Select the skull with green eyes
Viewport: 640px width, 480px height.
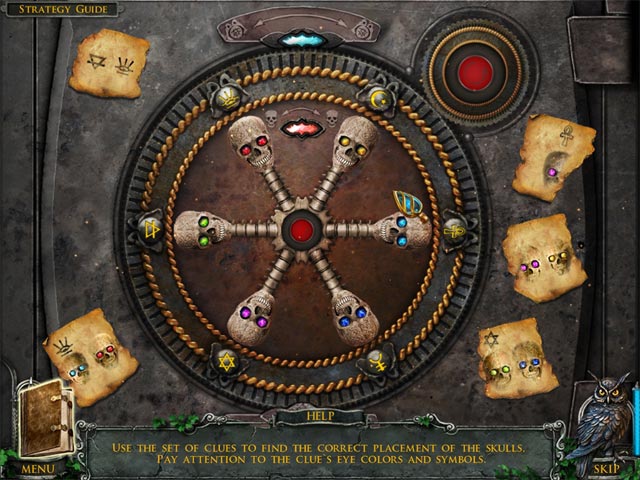pos(203,230)
